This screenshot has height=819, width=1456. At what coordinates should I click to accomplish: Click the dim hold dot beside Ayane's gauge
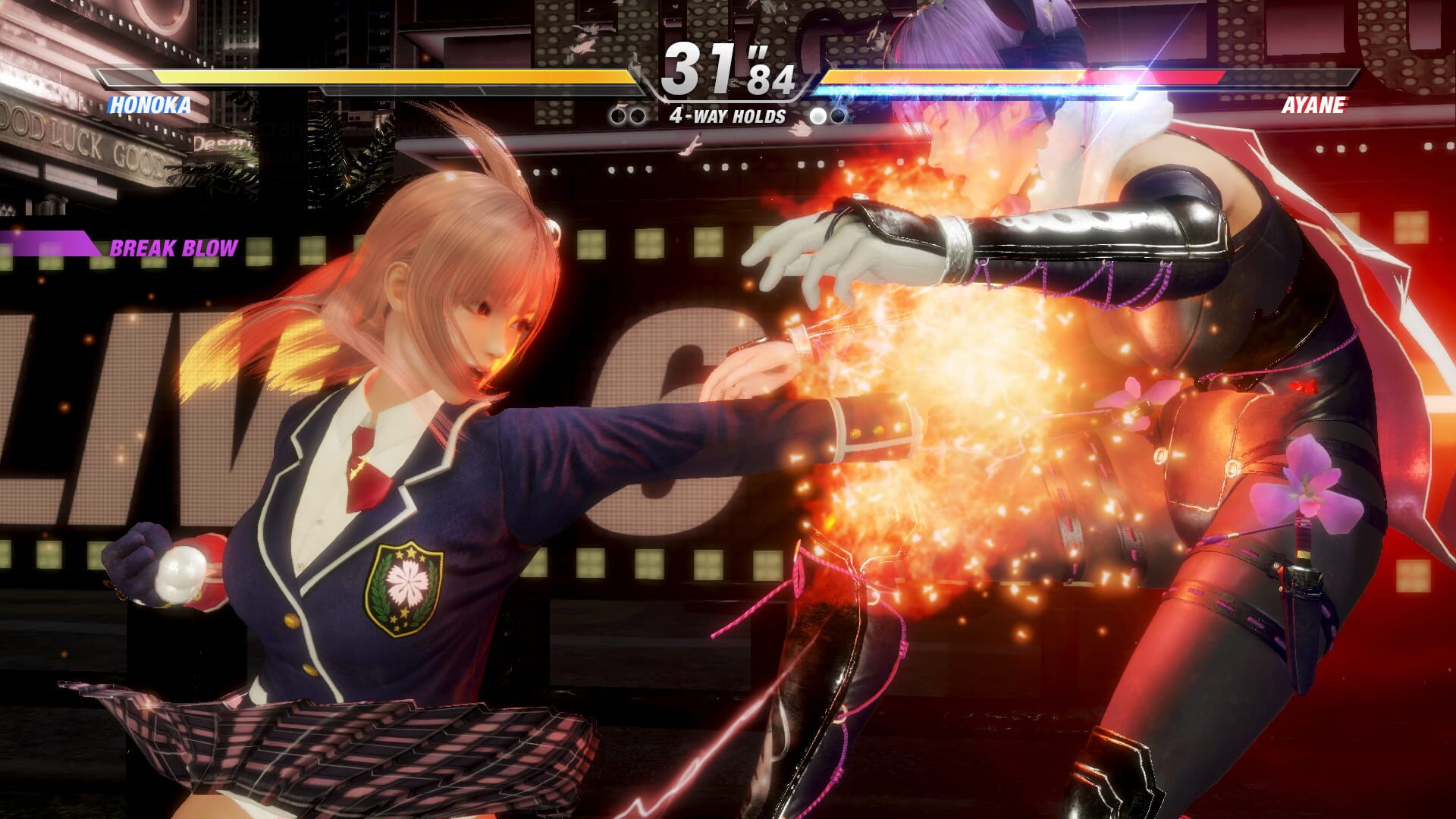[x=838, y=115]
